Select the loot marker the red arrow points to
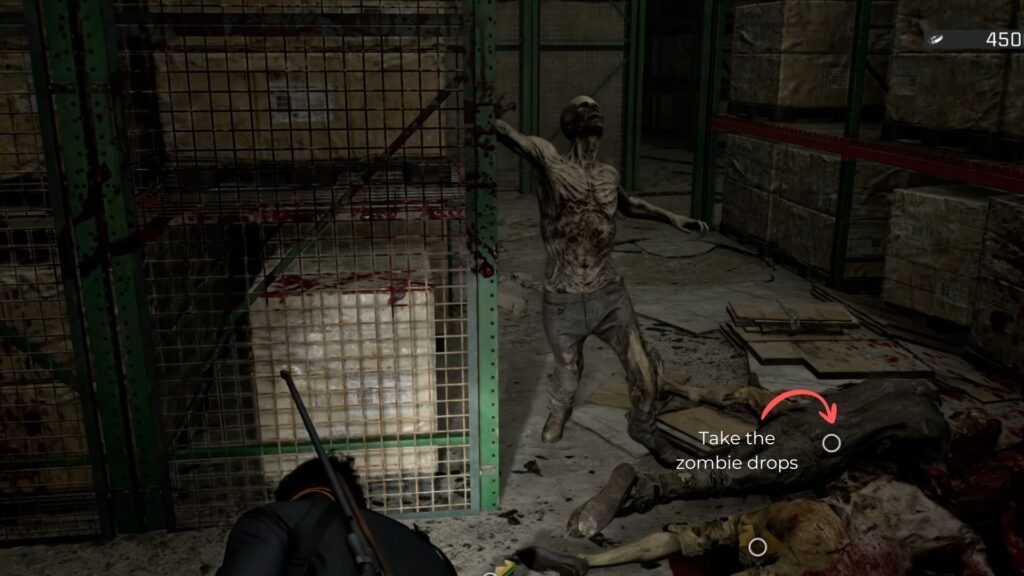Screen dimensions: 1024x576 coord(831,442)
